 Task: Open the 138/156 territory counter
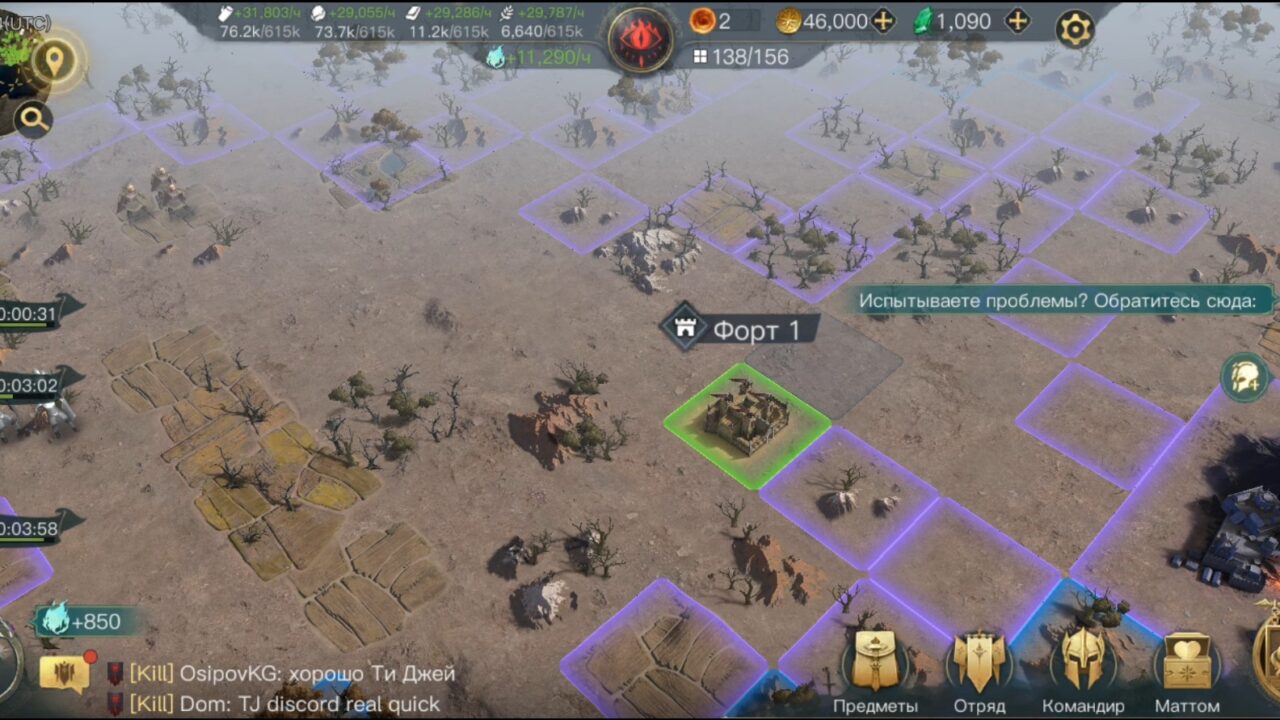pyautogui.click(x=740, y=57)
